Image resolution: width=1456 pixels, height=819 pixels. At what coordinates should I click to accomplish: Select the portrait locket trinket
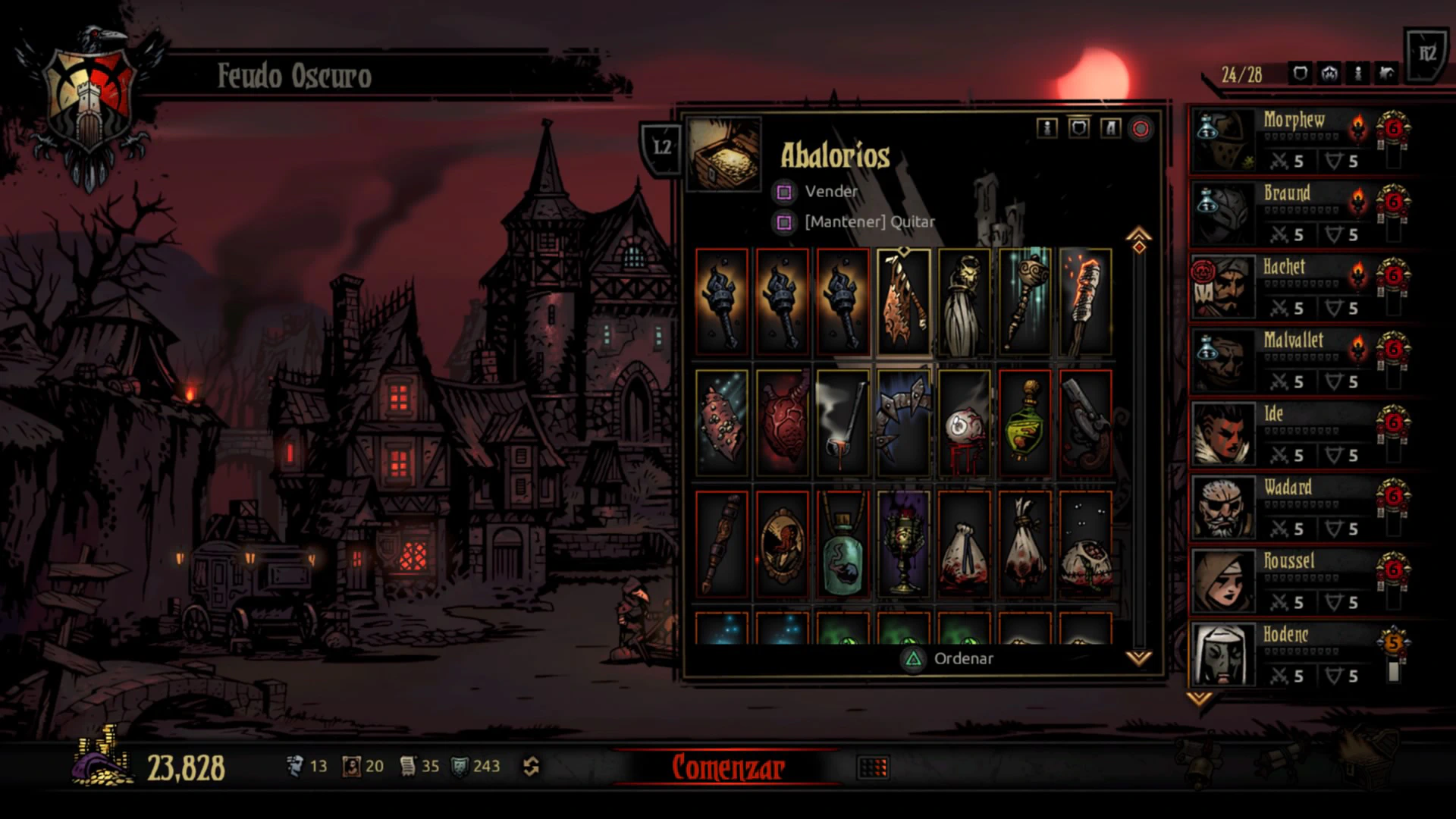(782, 544)
